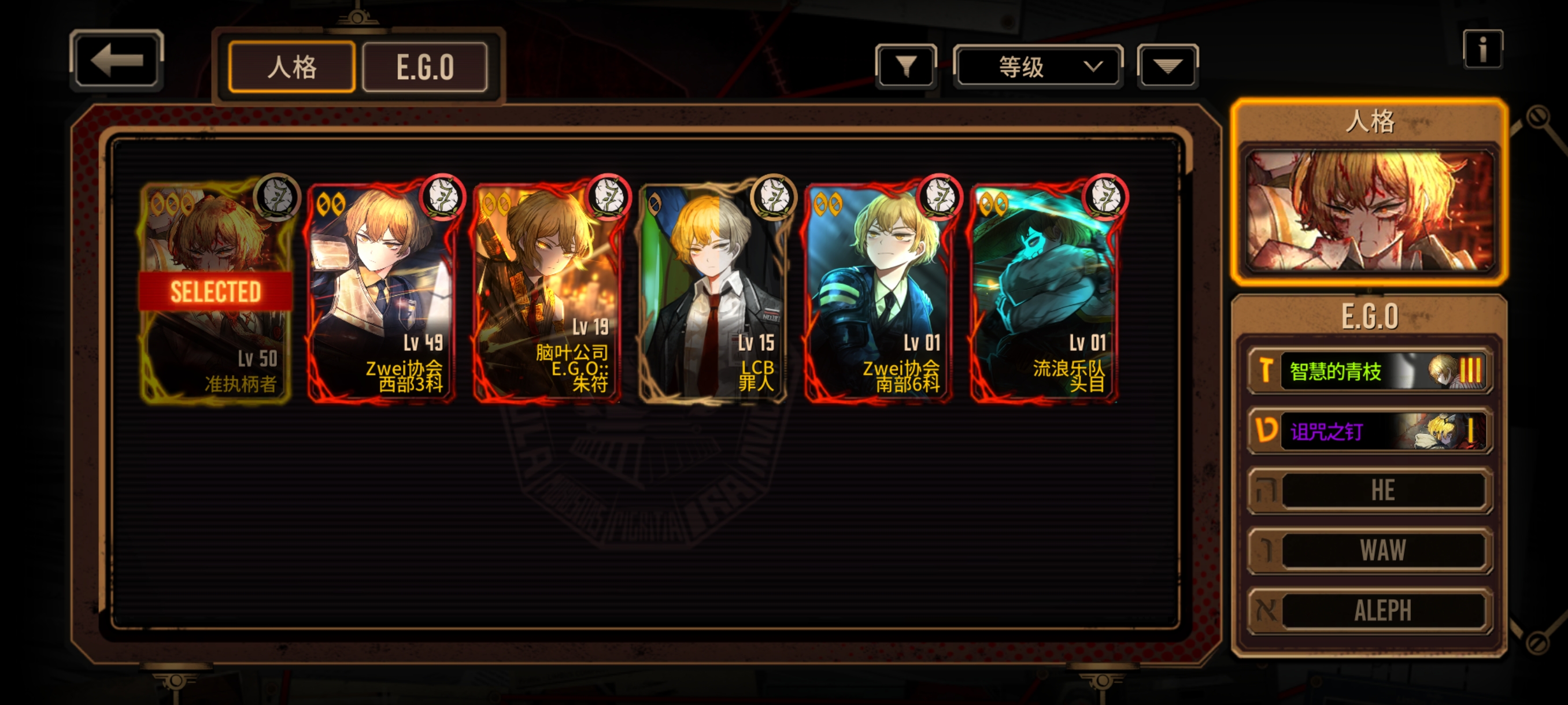Select the LCB罪人 identity card
Screen dimensions: 1568x705
point(713,292)
